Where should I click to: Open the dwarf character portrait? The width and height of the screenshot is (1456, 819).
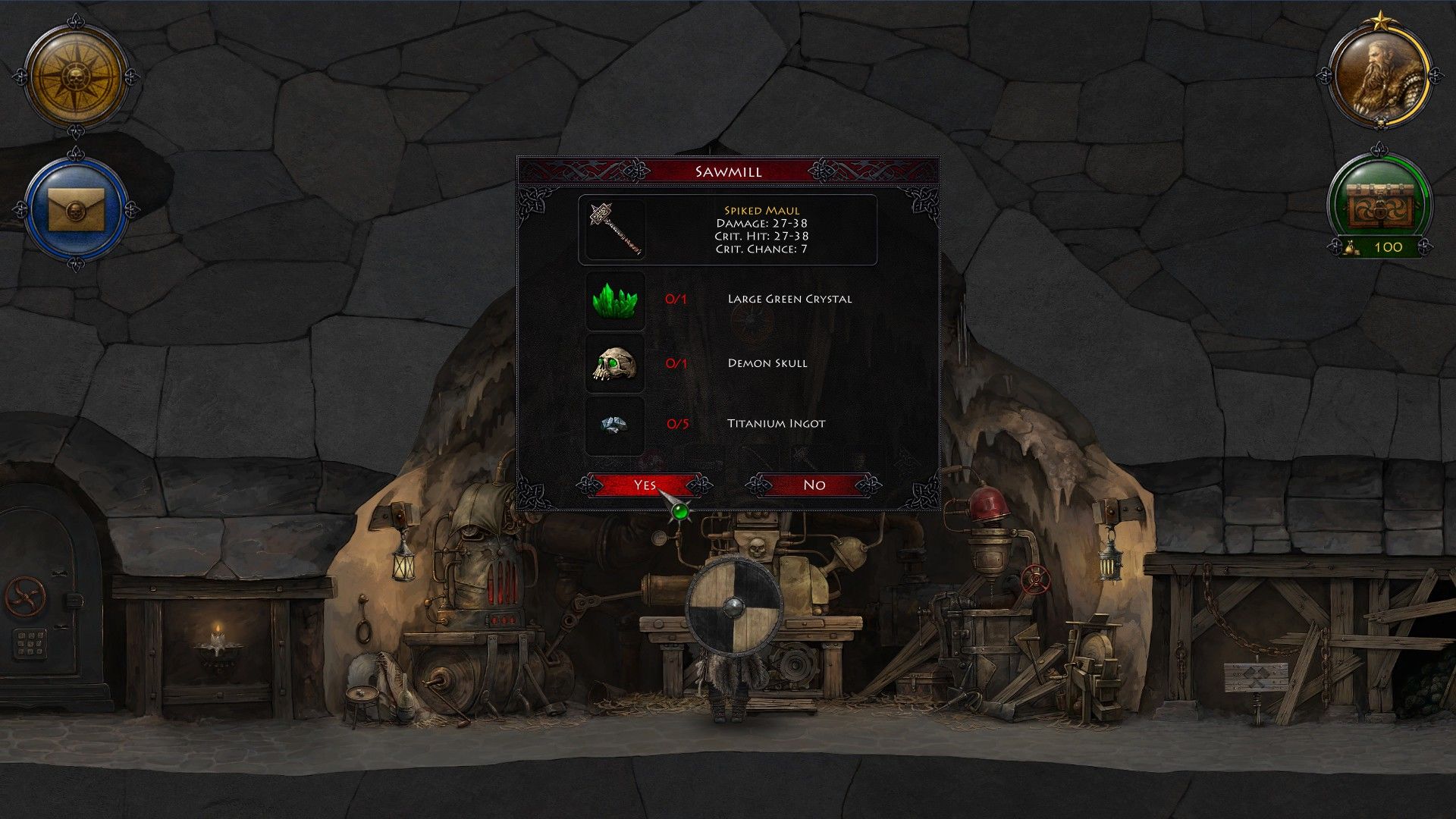[1379, 77]
